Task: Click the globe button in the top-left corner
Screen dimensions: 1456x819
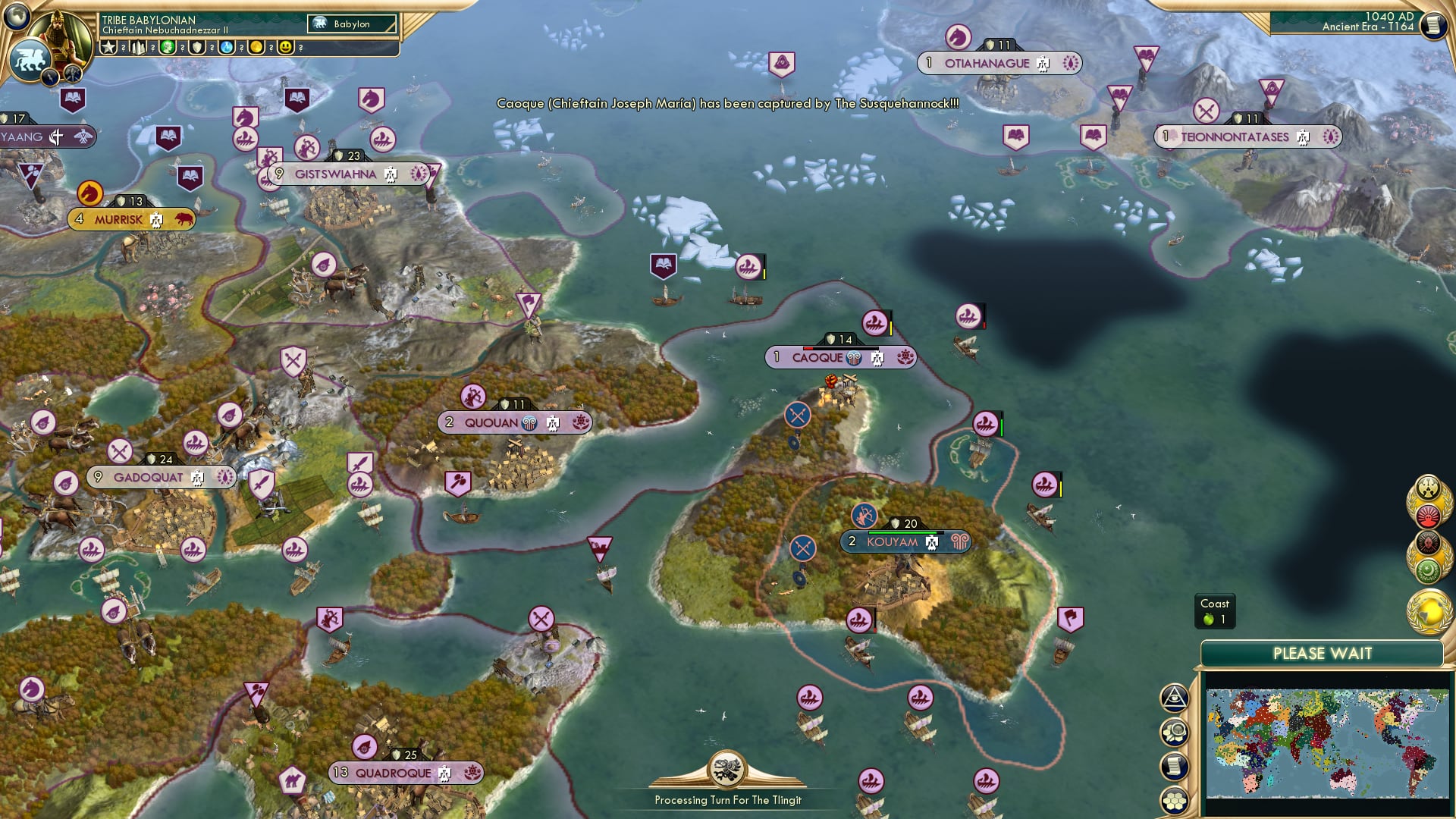Action: 17,17
